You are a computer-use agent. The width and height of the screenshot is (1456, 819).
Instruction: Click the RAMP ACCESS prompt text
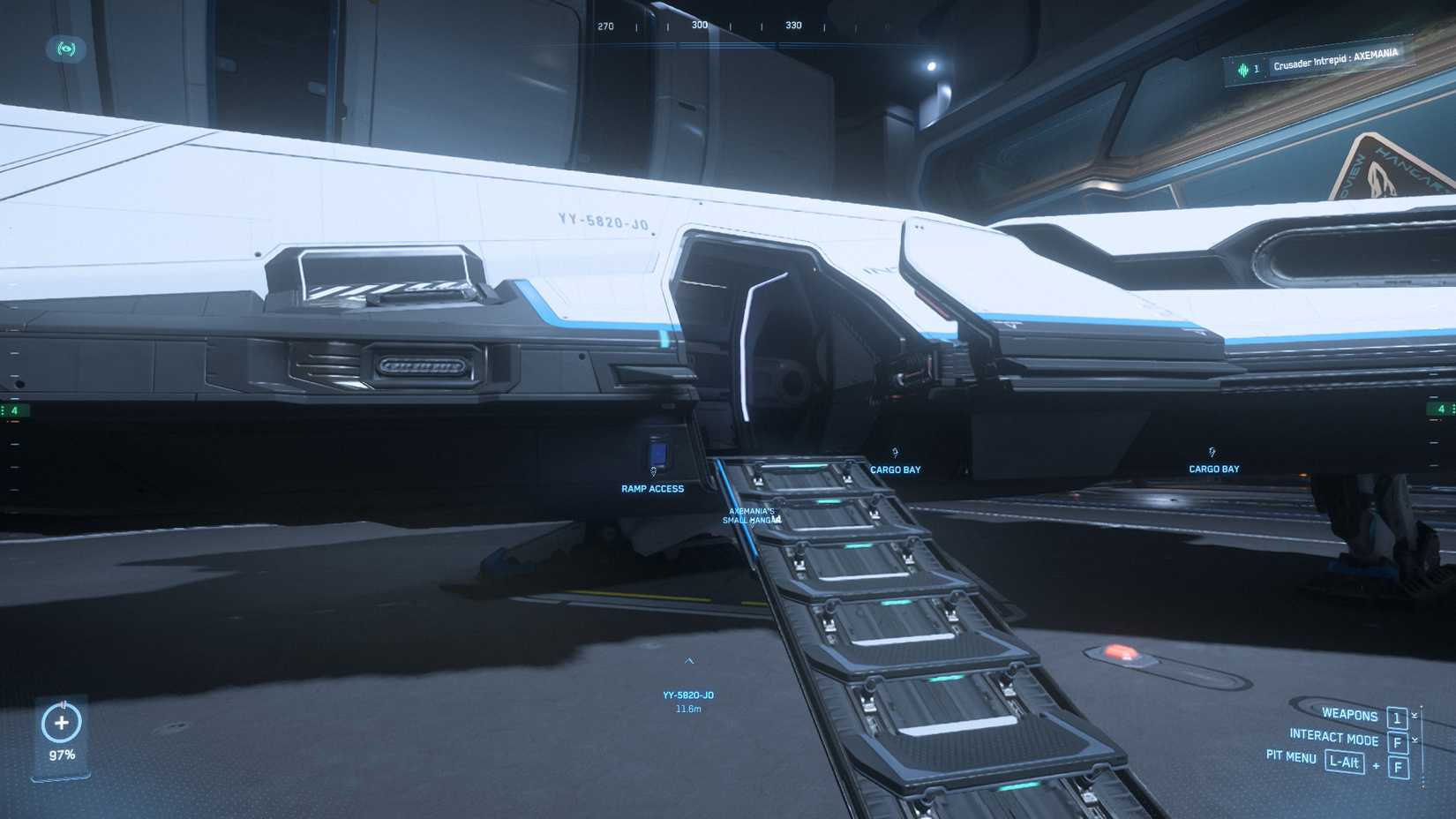coord(652,488)
